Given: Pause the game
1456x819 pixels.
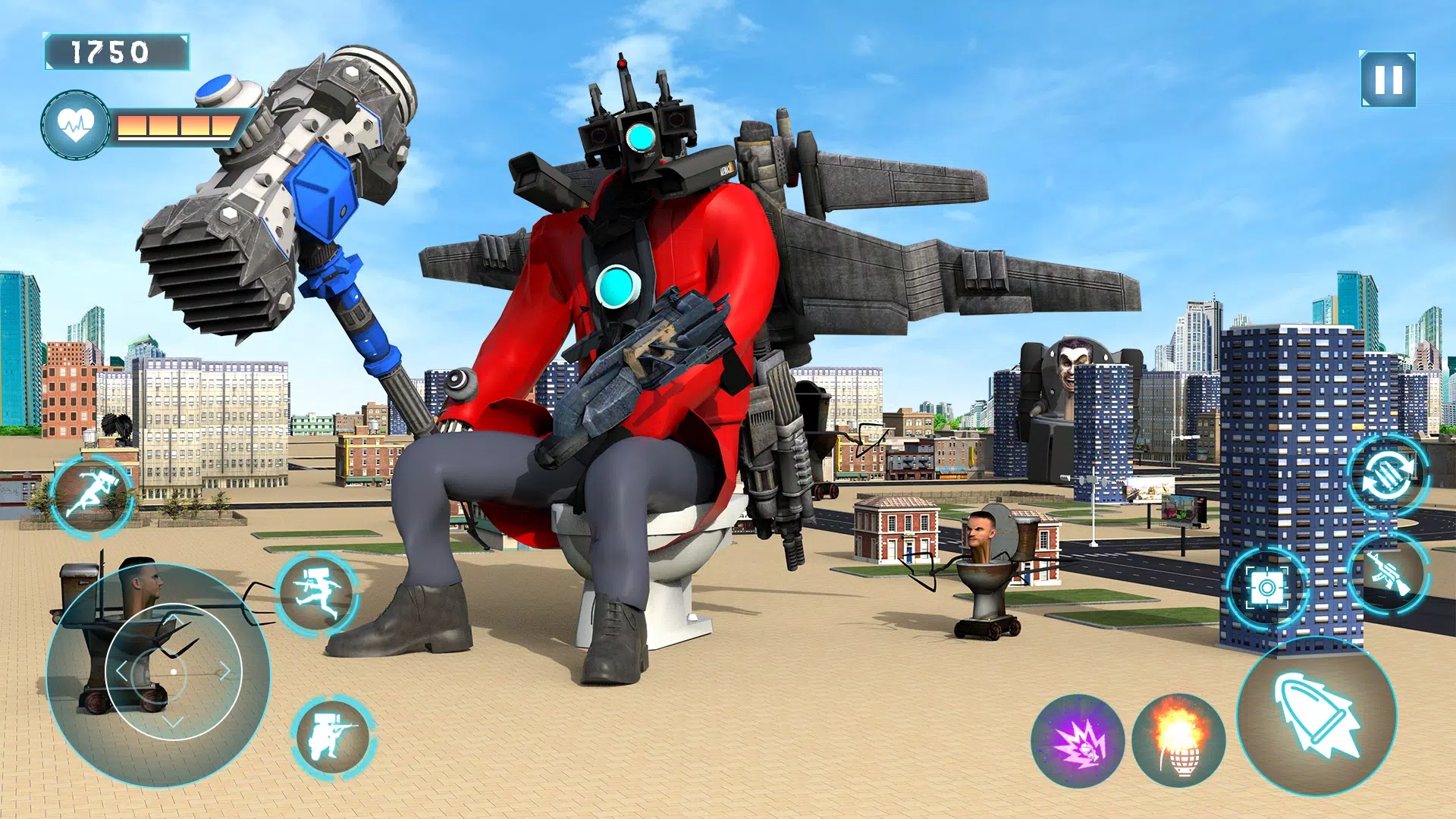Looking at the screenshot, I should click(x=1388, y=80).
